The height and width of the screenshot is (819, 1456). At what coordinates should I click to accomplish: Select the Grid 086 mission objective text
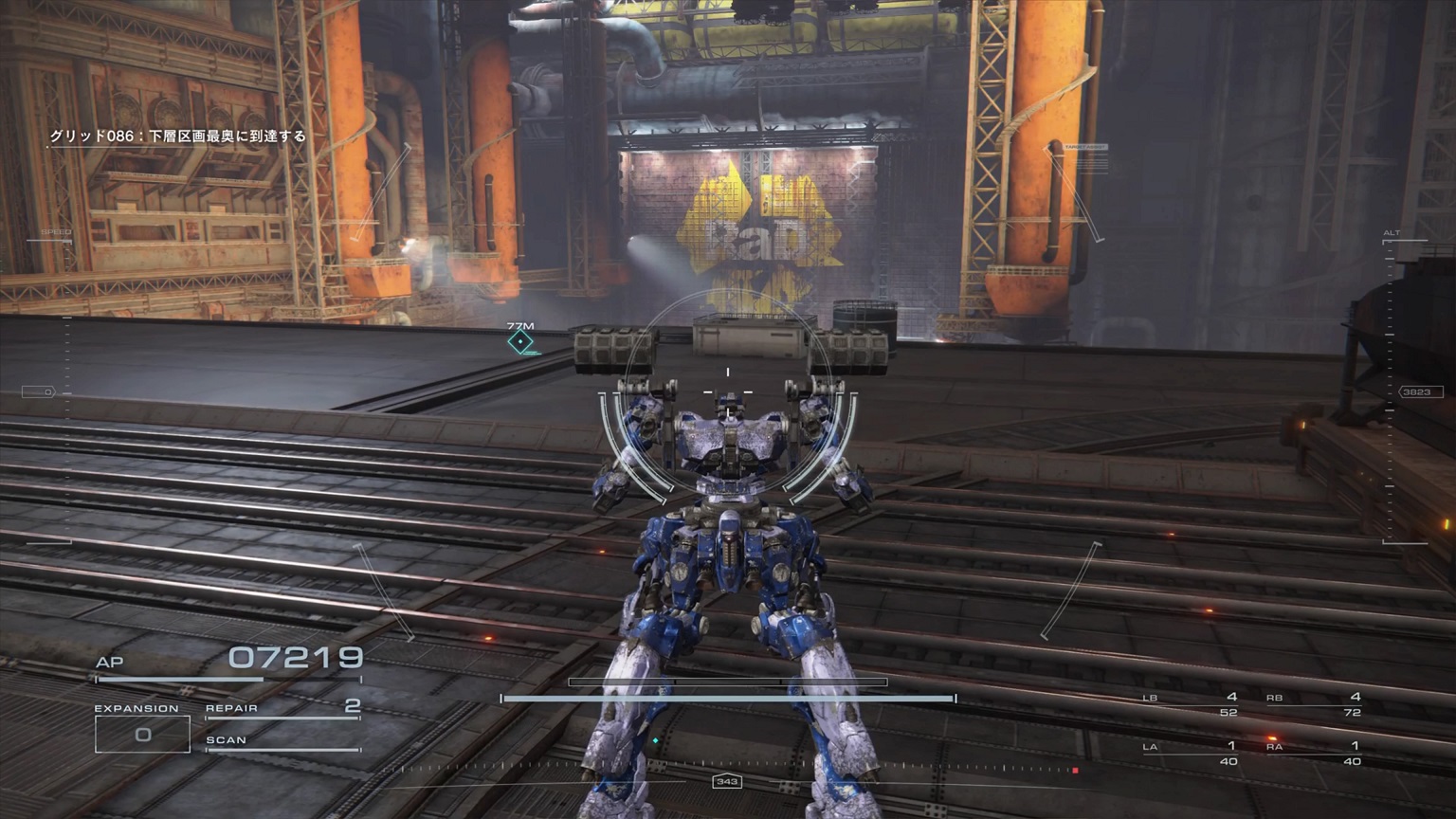pos(178,136)
